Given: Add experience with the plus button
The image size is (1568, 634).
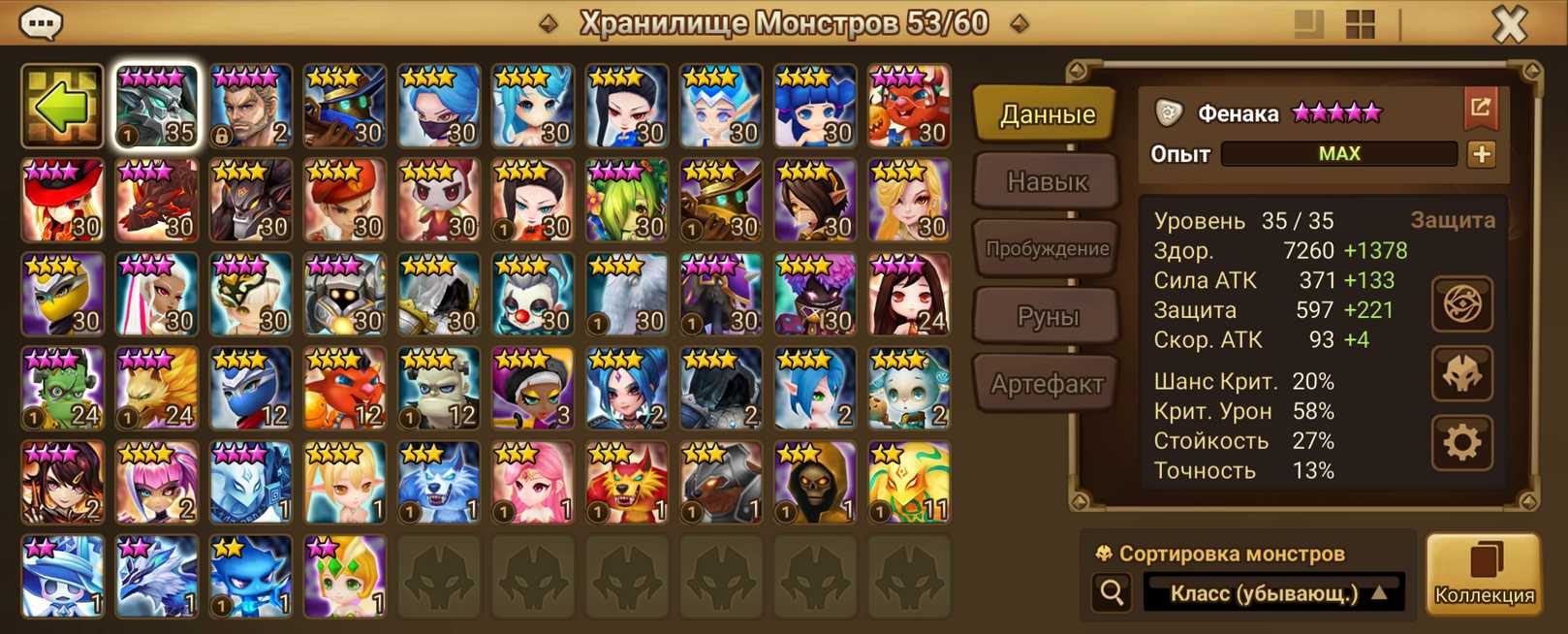Looking at the screenshot, I should [x=1481, y=154].
